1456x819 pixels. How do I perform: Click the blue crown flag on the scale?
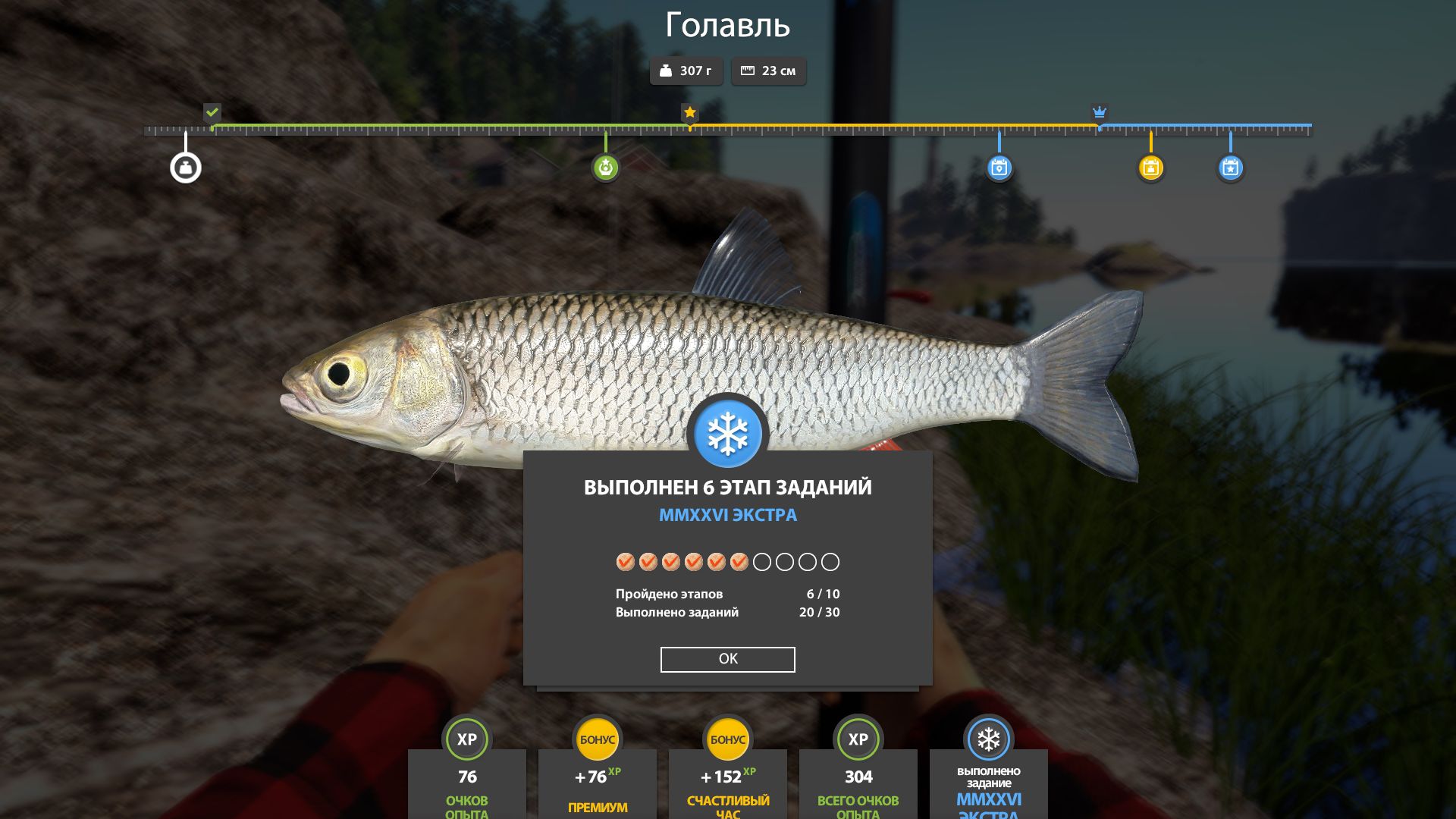pos(1099,112)
